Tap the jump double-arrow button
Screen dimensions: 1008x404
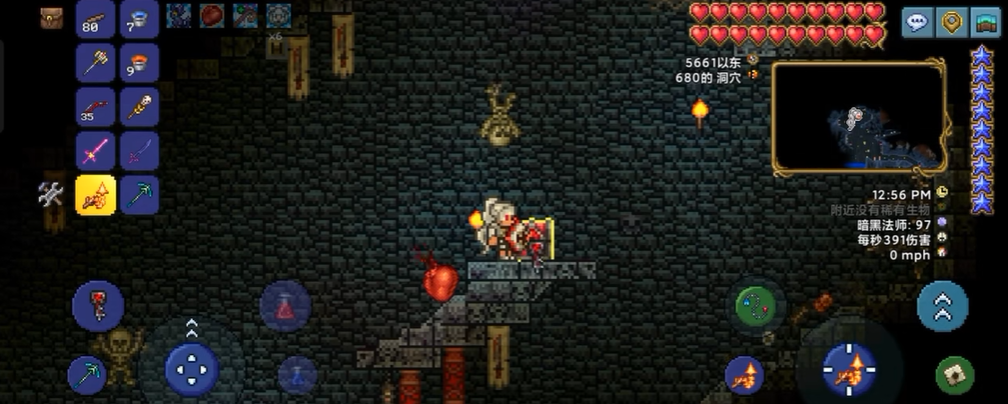coord(942,305)
